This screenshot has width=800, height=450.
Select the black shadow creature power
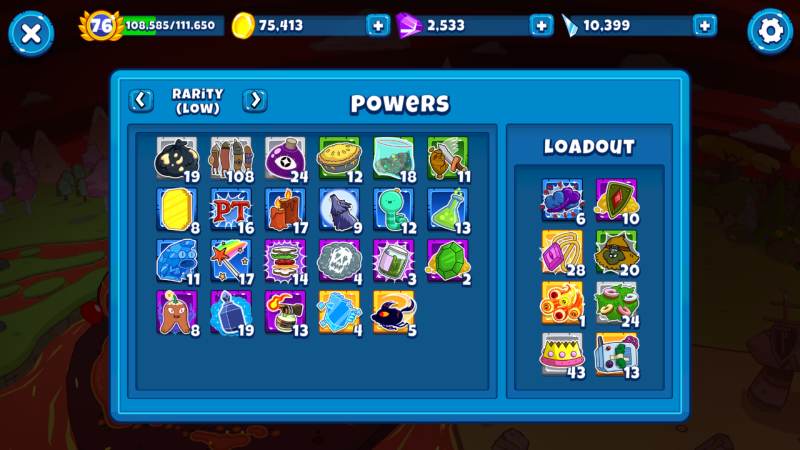click(x=393, y=314)
